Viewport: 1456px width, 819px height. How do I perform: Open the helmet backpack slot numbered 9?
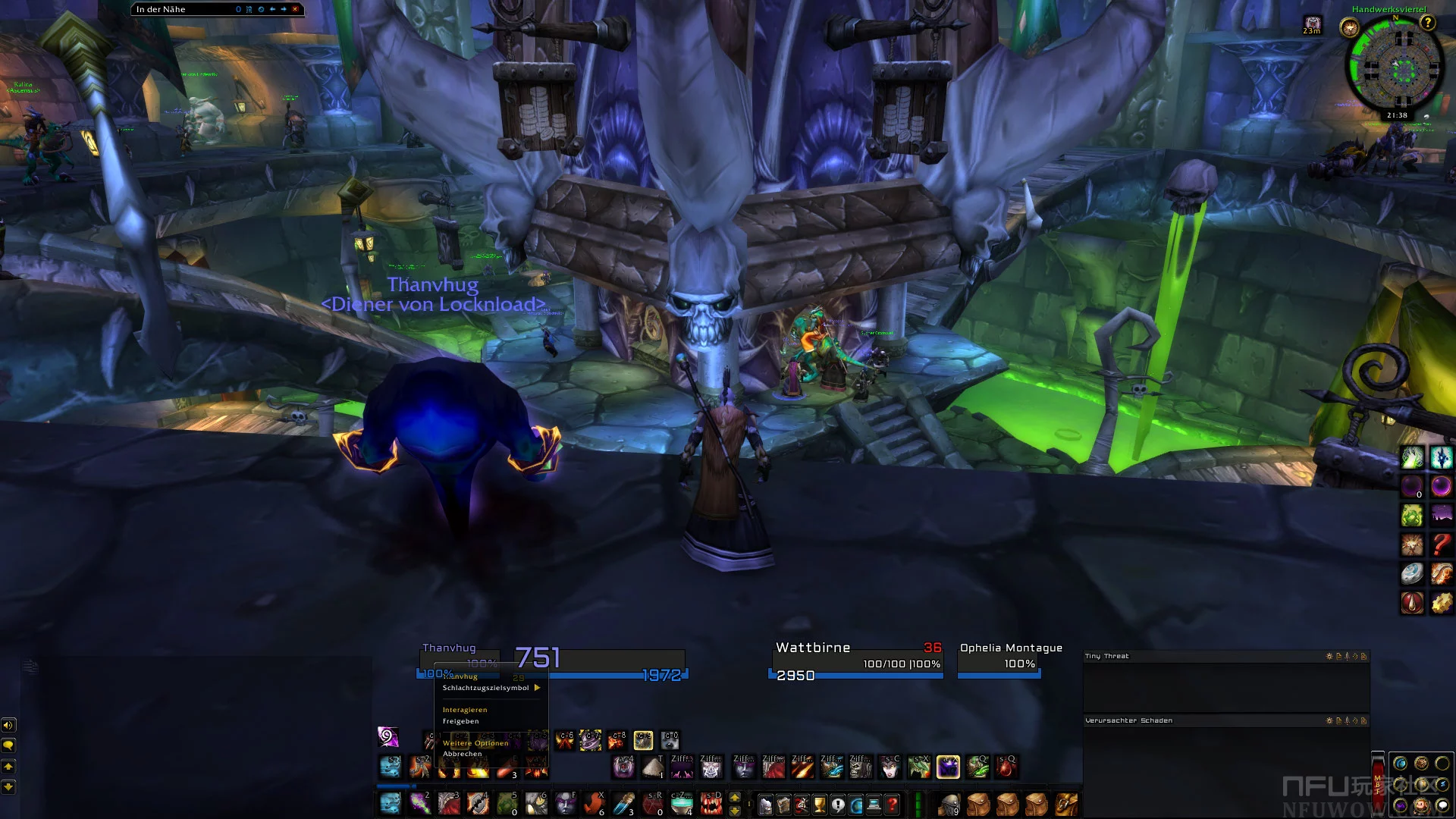point(948,804)
